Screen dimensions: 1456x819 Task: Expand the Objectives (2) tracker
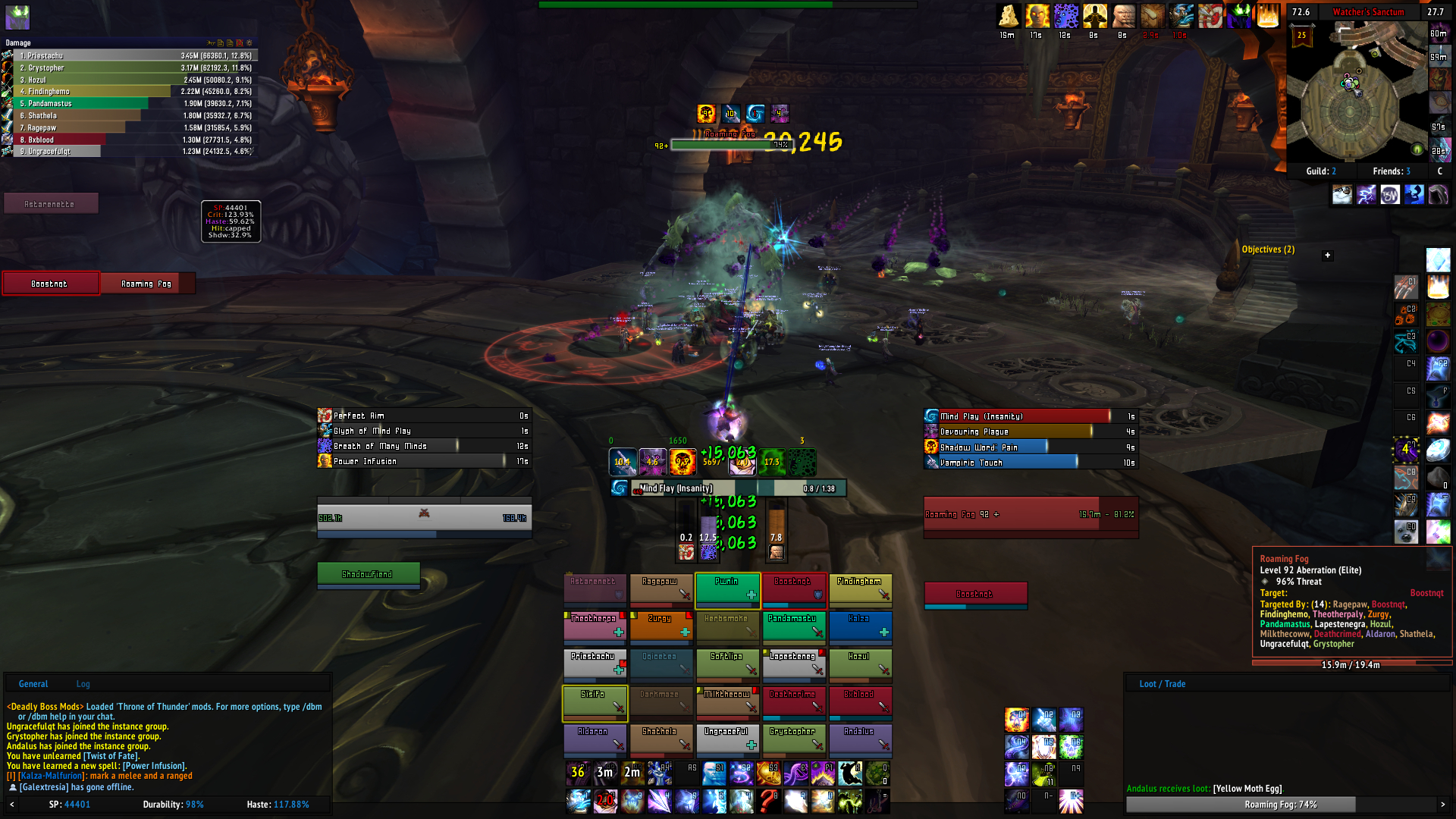pos(1327,256)
